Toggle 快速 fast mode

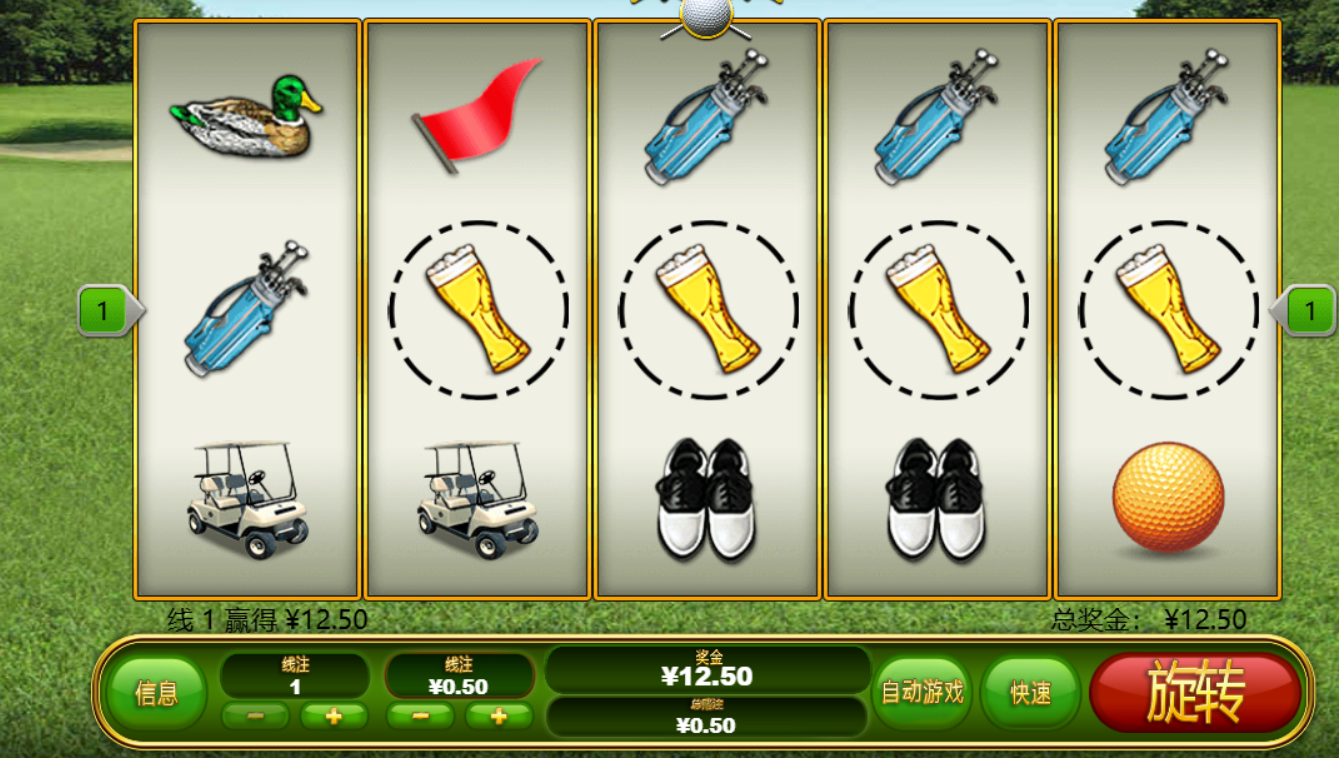coord(1030,692)
